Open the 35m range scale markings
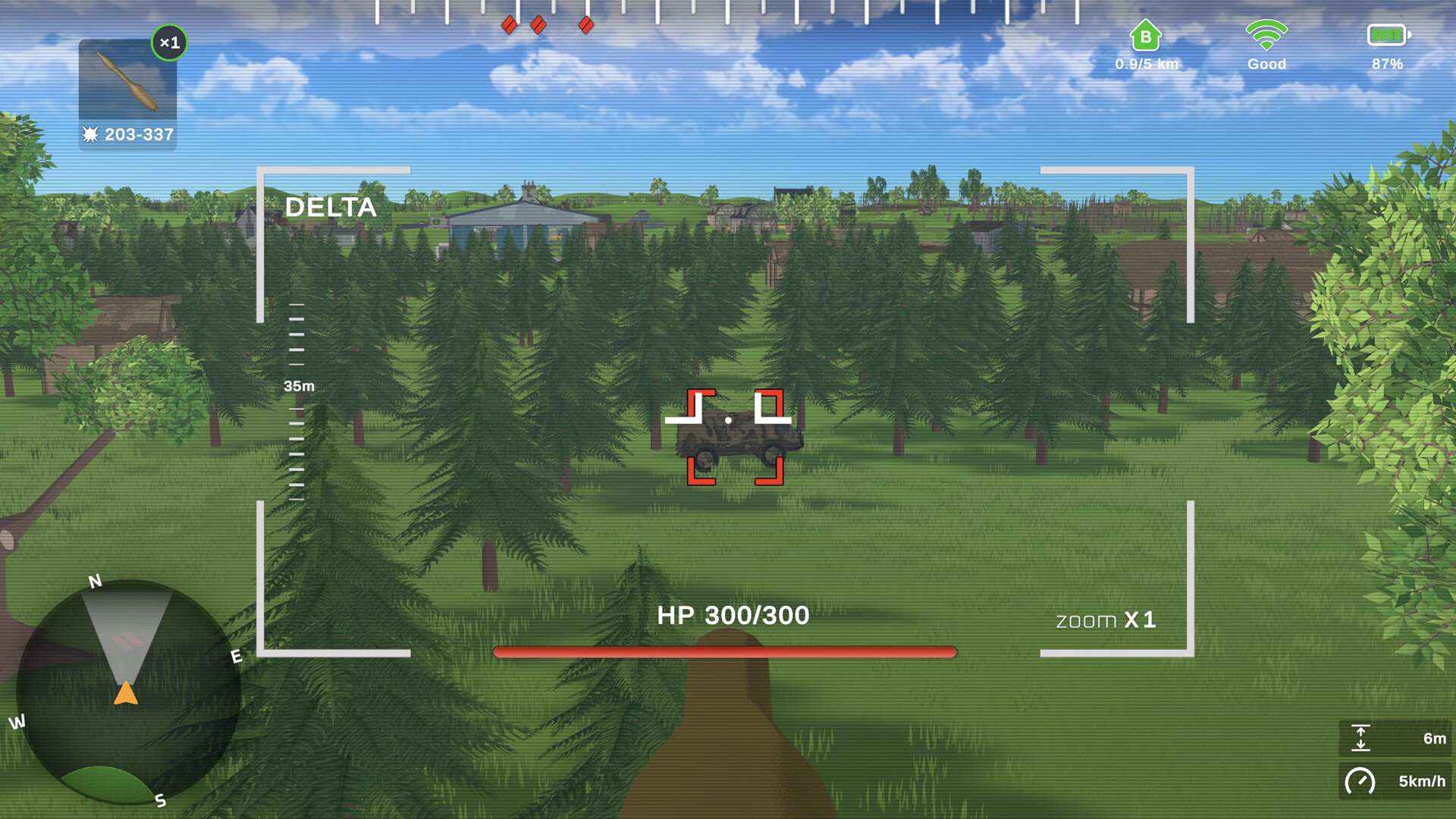This screenshot has width=1456, height=819. (x=297, y=387)
